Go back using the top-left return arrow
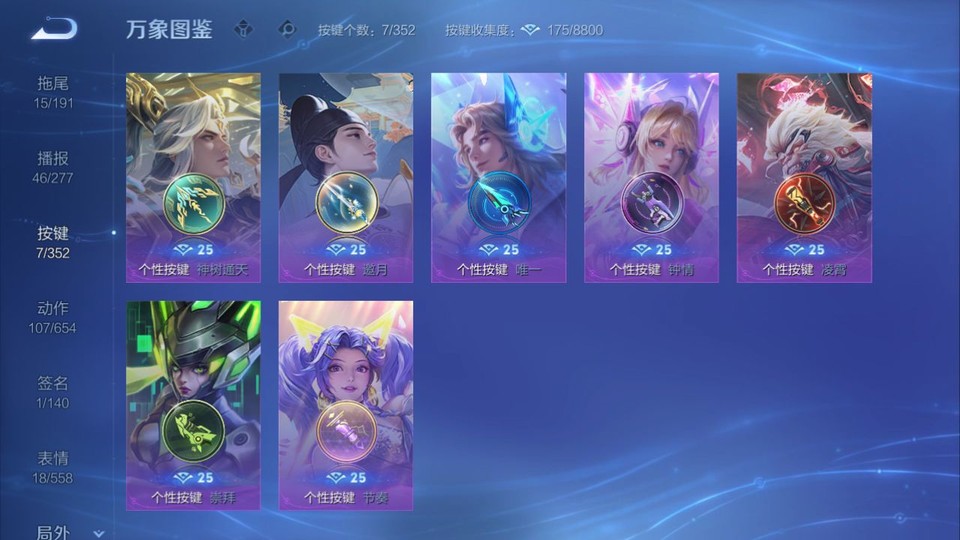The width and height of the screenshot is (960, 540). click(54, 29)
